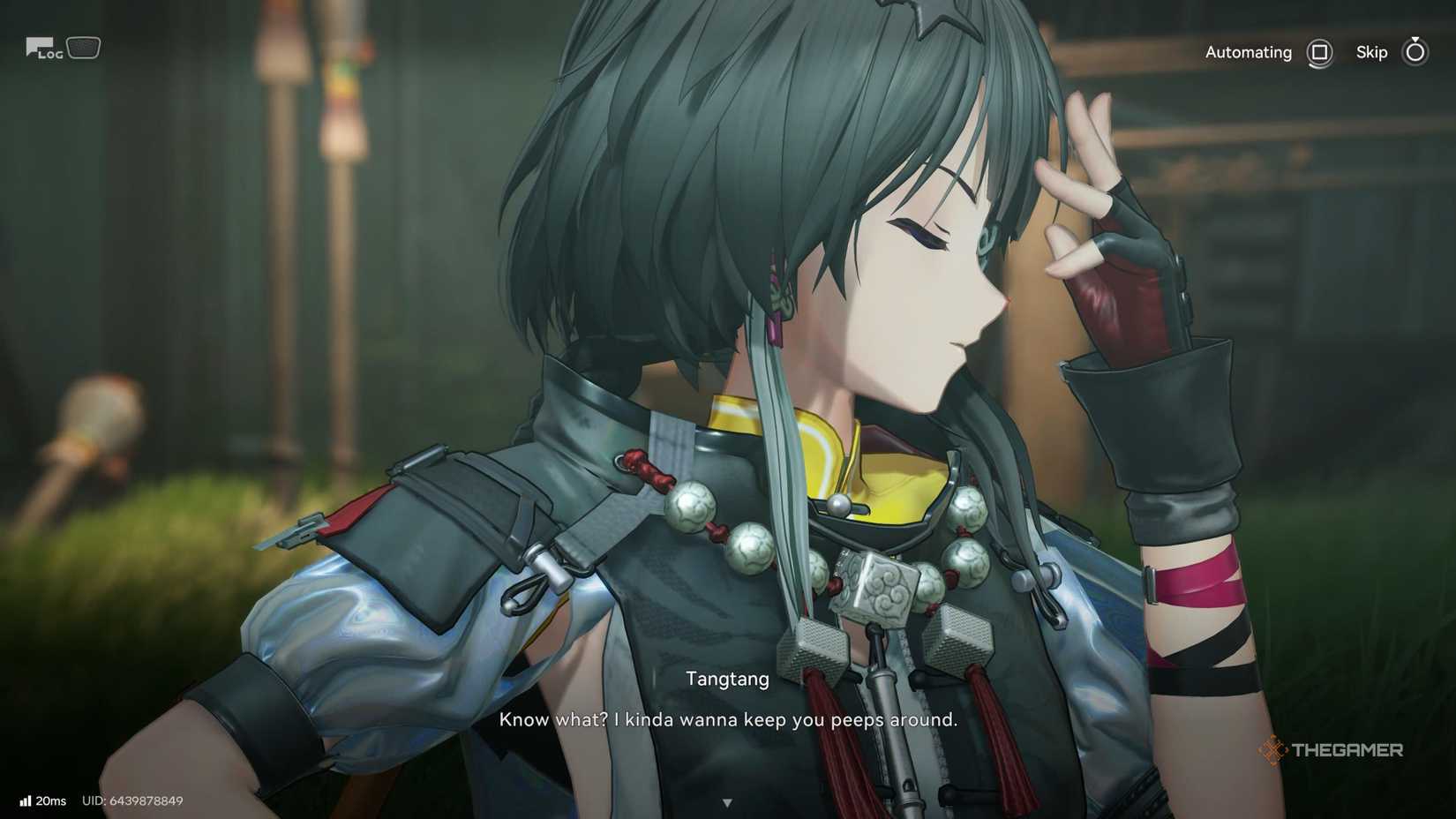This screenshot has height=819, width=1456.
Task: Toggle auto-play off via Automating
Action: click(1249, 53)
